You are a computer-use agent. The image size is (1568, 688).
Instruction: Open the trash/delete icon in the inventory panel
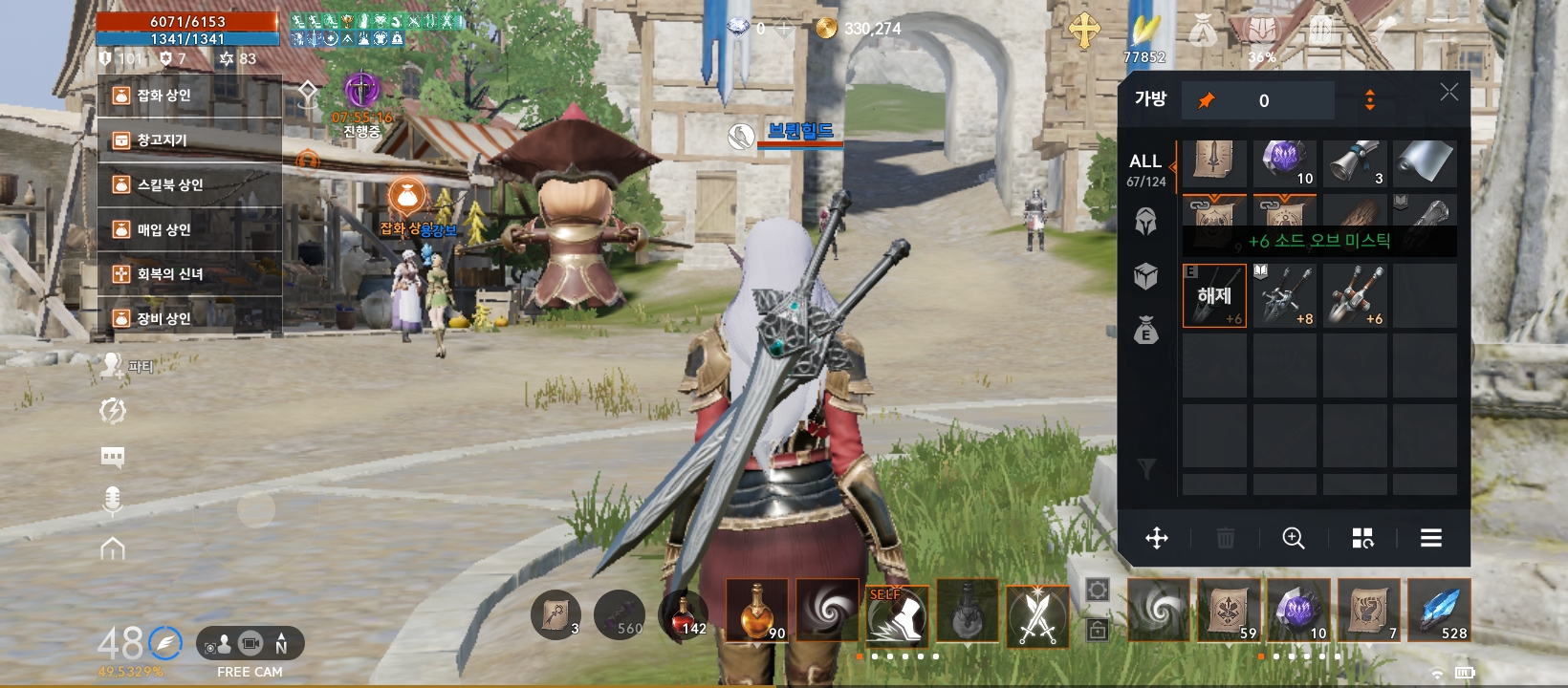click(1227, 538)
